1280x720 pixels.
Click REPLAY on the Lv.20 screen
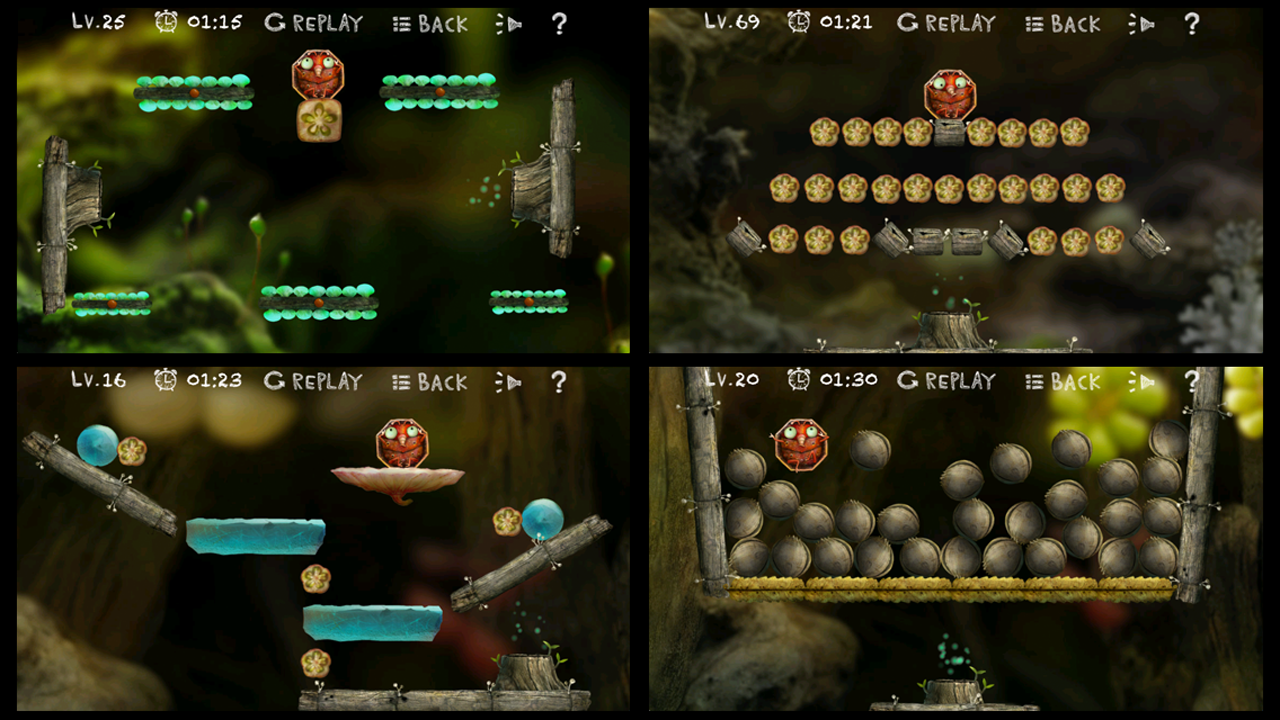coord(962,381)
